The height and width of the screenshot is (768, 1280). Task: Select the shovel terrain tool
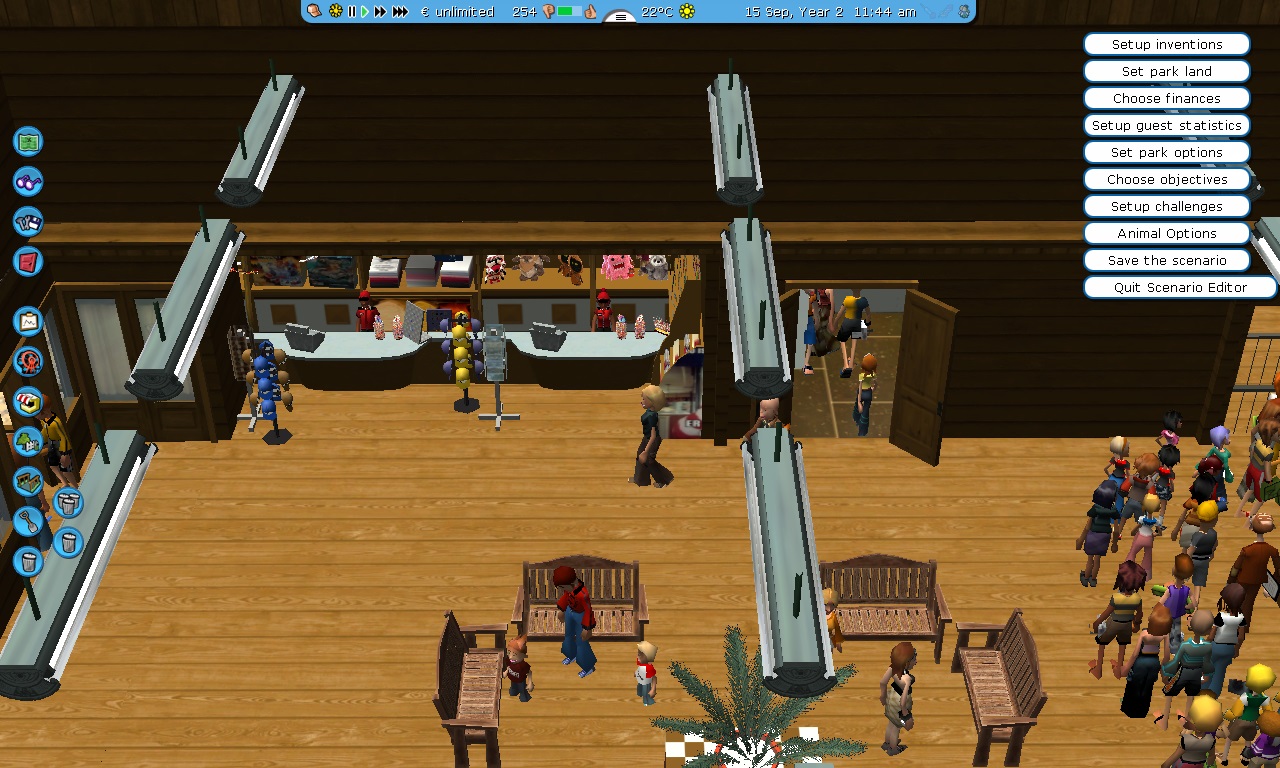(28, 520)
